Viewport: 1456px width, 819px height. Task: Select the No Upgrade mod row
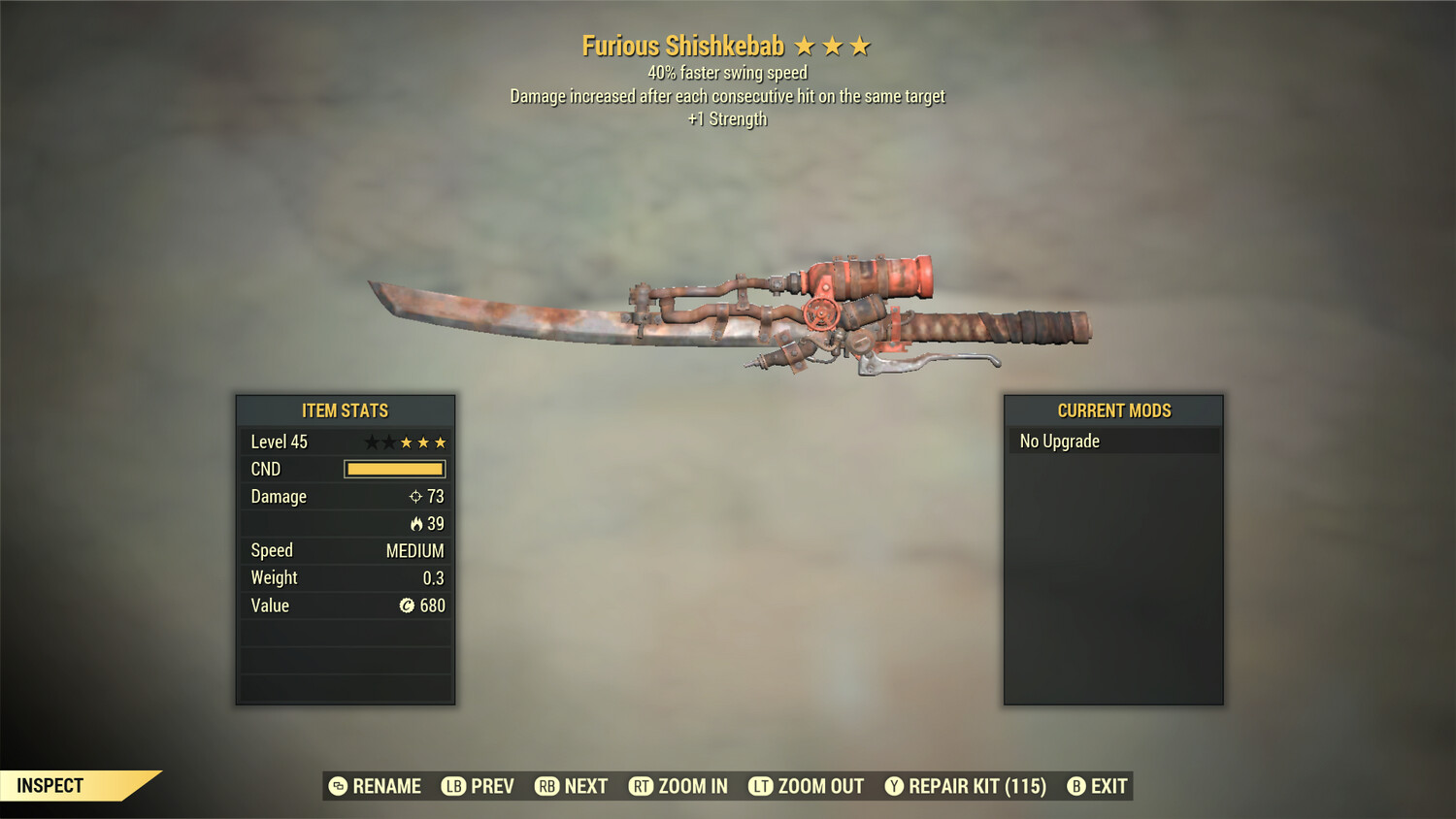click(1112, 442)
